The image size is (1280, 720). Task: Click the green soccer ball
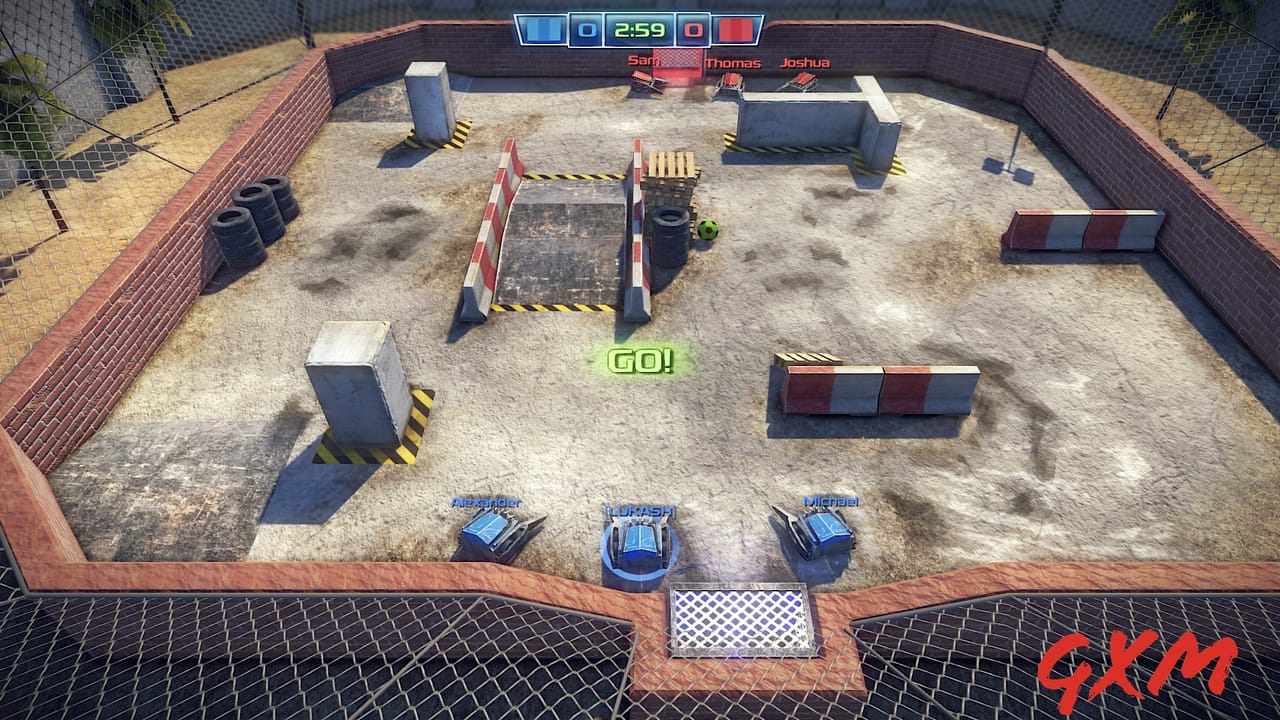[x=708, y=229]
